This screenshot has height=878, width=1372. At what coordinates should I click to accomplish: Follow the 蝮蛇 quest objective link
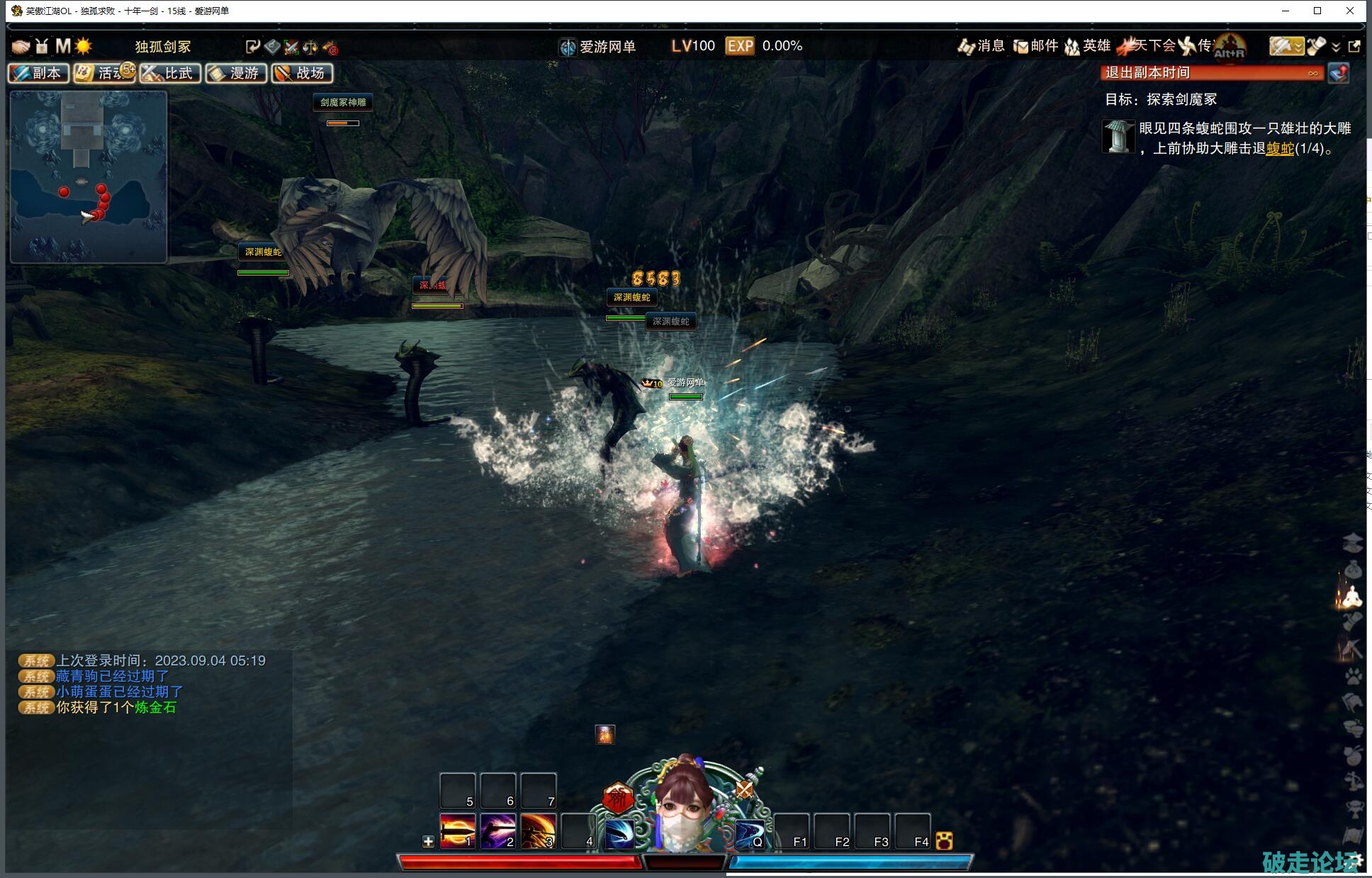pos(1279,148)
